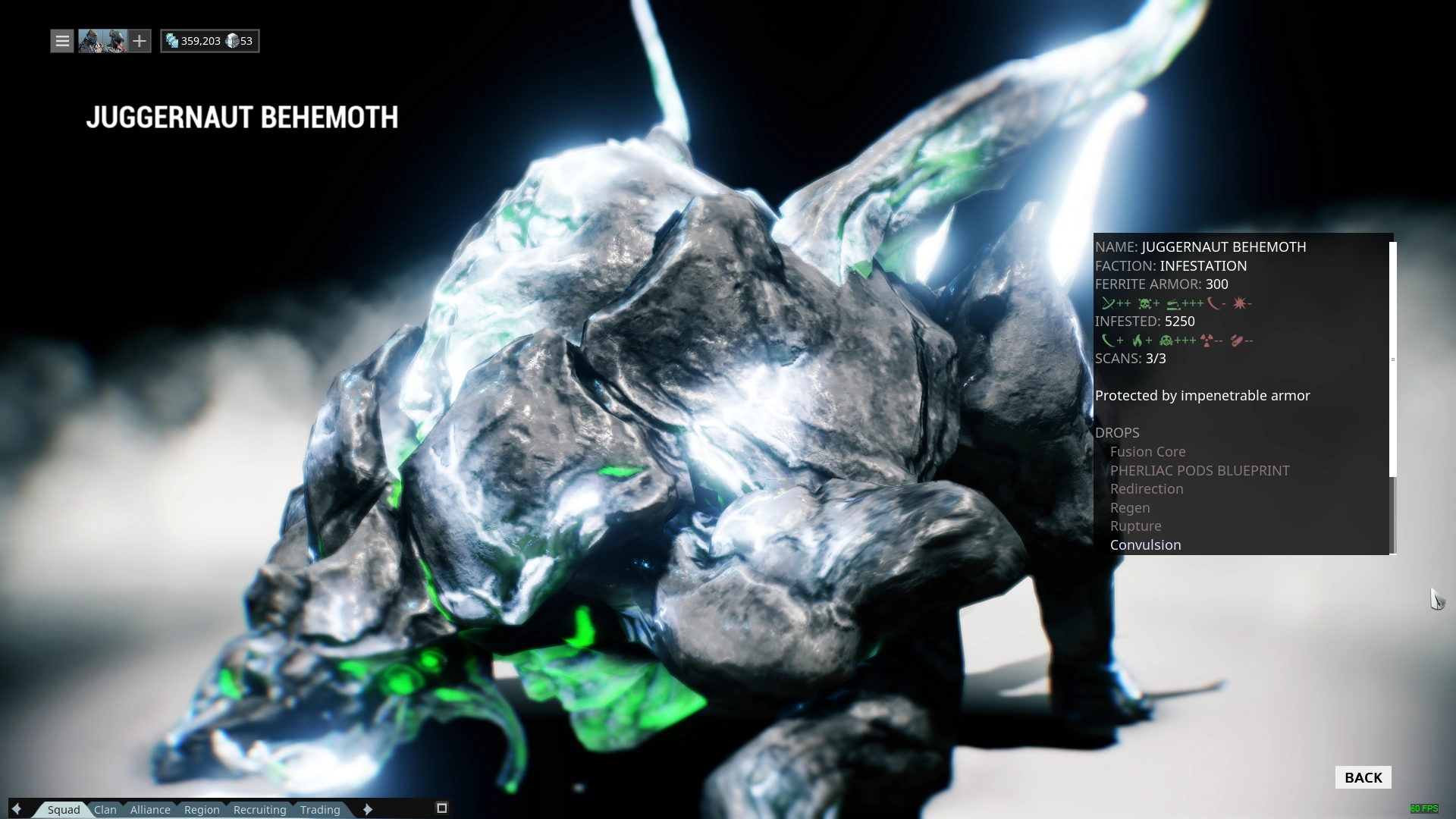Screen dimensions: 1456x819
Task: Click the Corrosive damage modifier icon
Action: point(1173,303)
